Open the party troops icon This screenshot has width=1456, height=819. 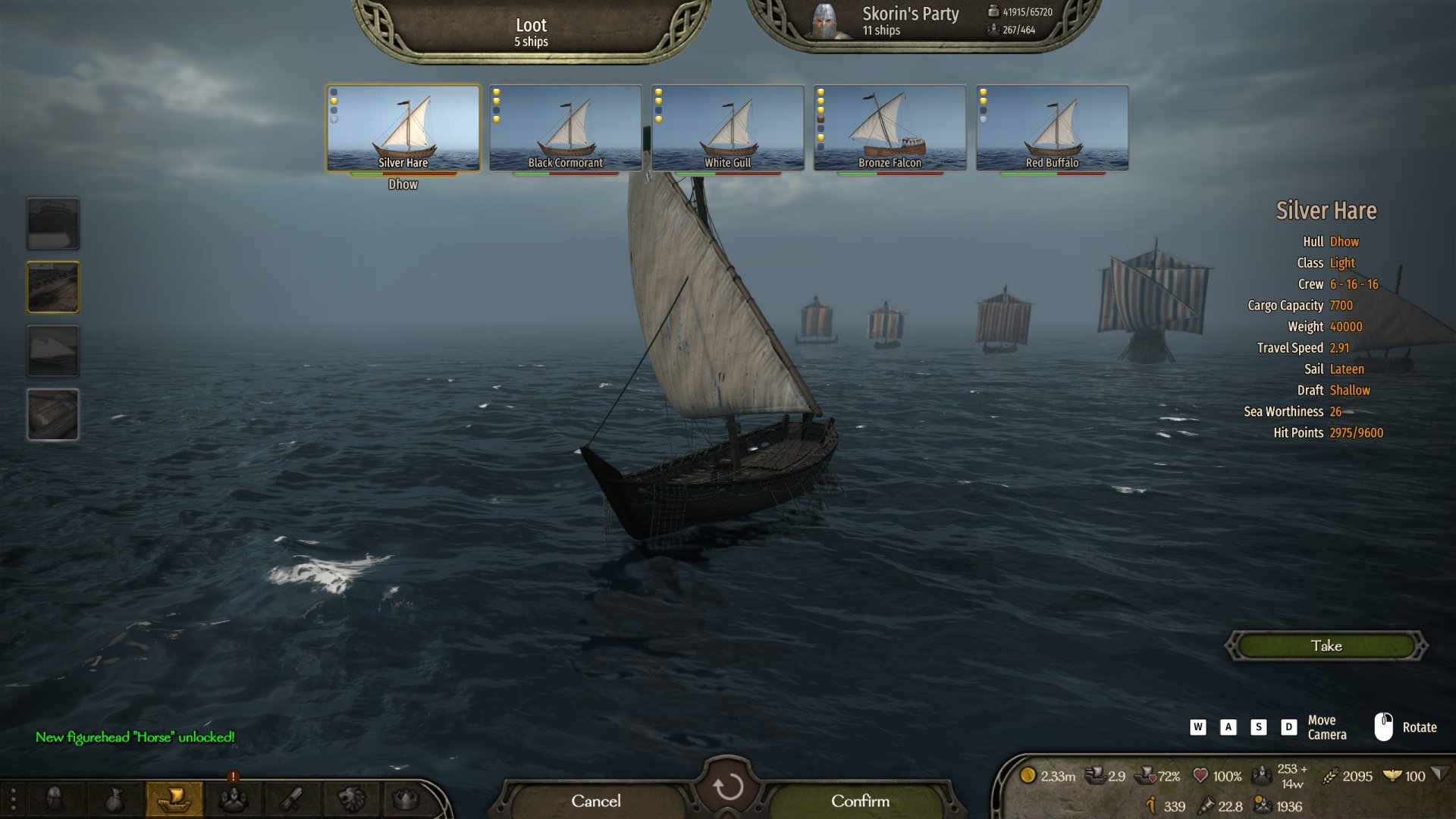click(x=233, y=799)
